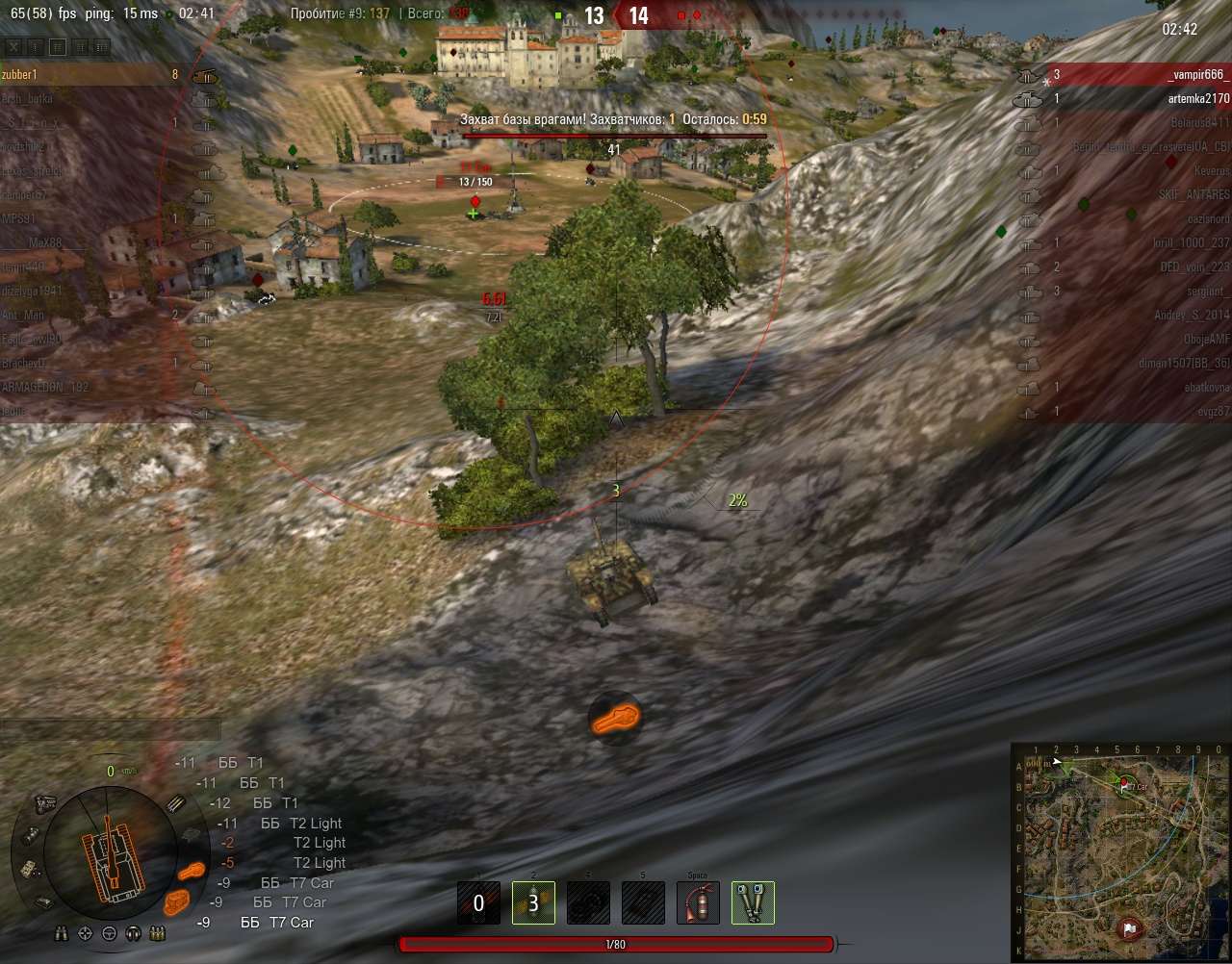Select the currently highlighted players panel layout button
This screenshot has width=1232, height=964.
(x=58, y=46)
